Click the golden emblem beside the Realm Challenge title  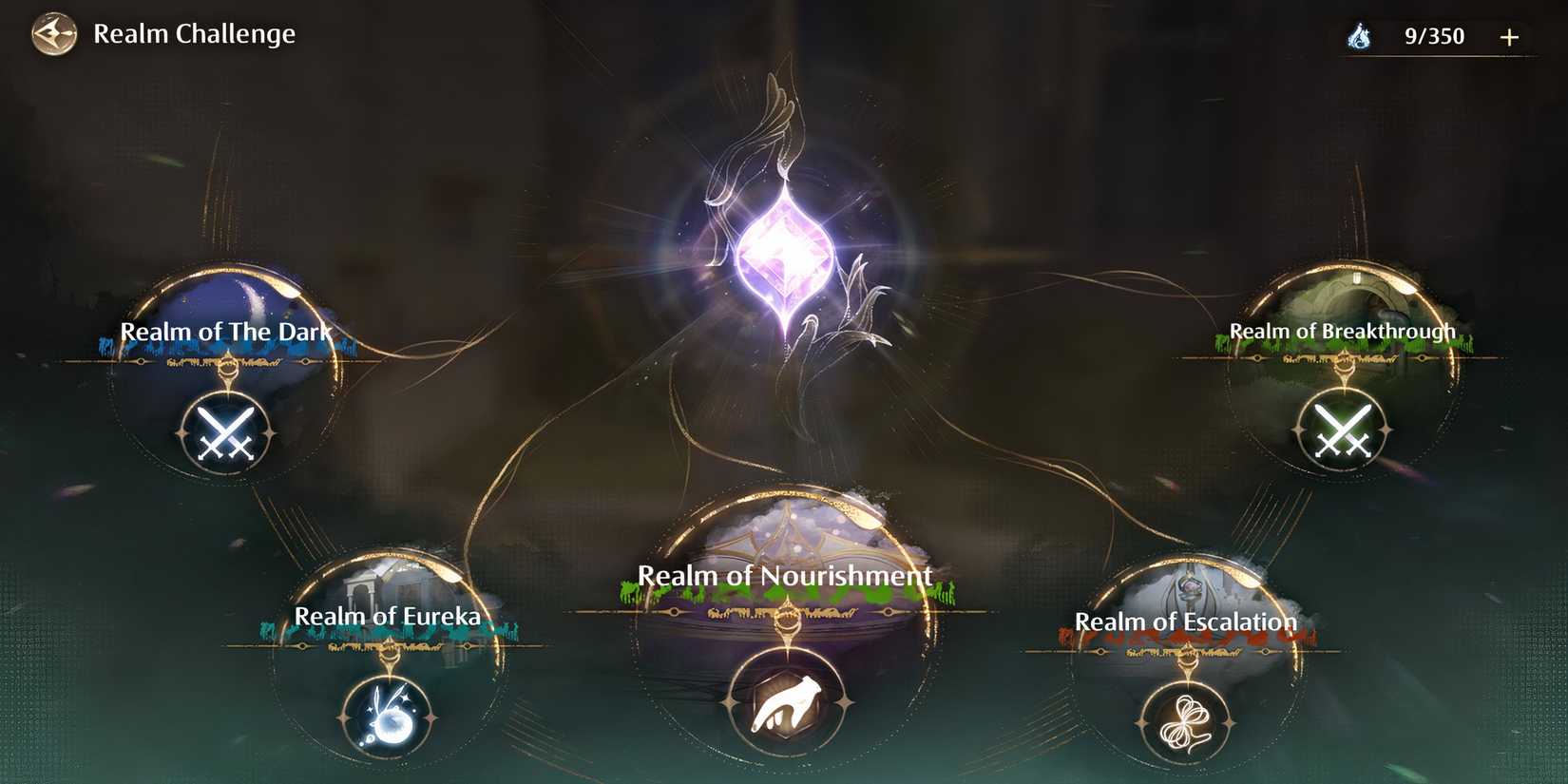coord(54,33)
